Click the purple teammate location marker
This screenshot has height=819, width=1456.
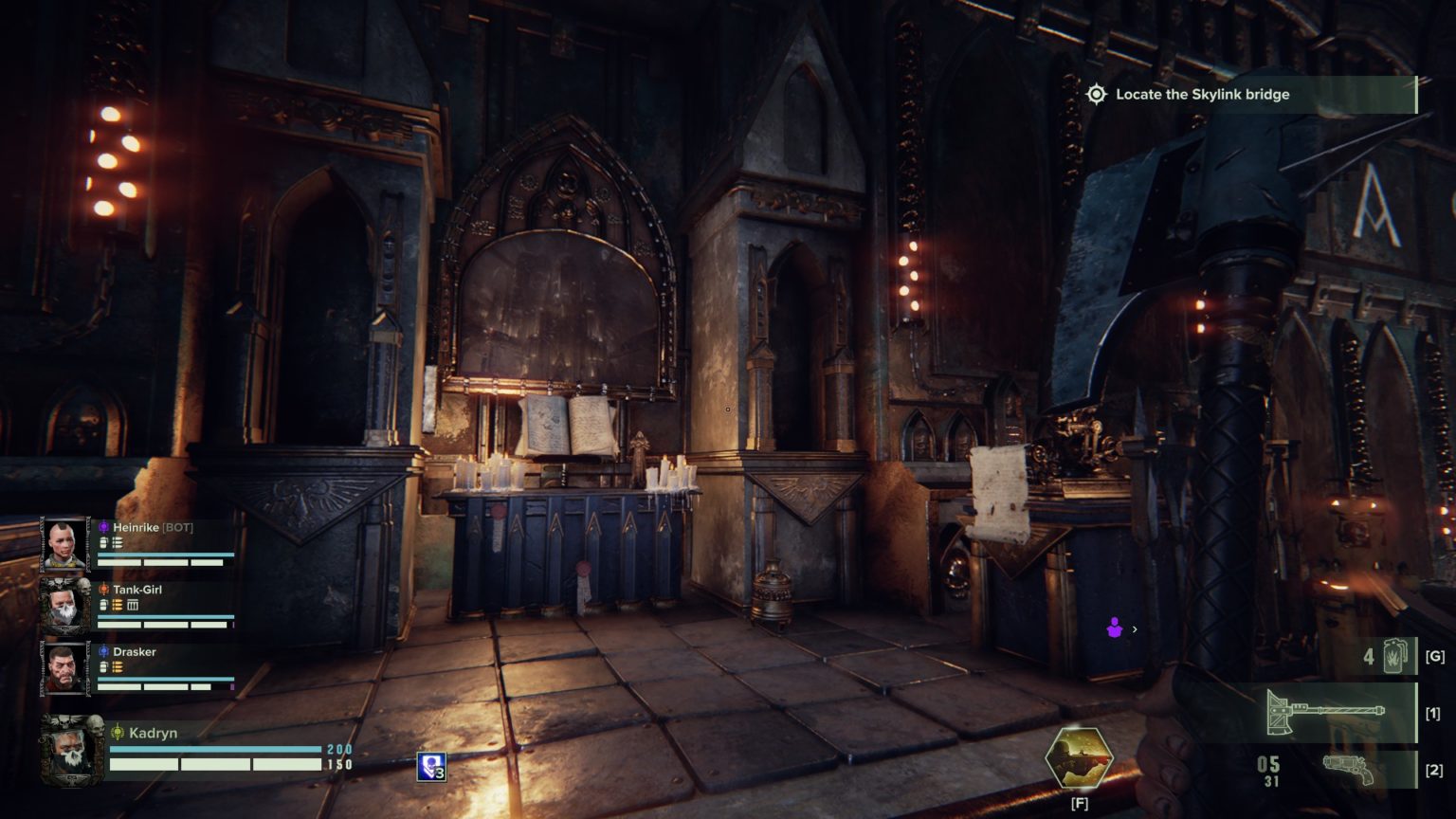click(x=1115, y=628)
